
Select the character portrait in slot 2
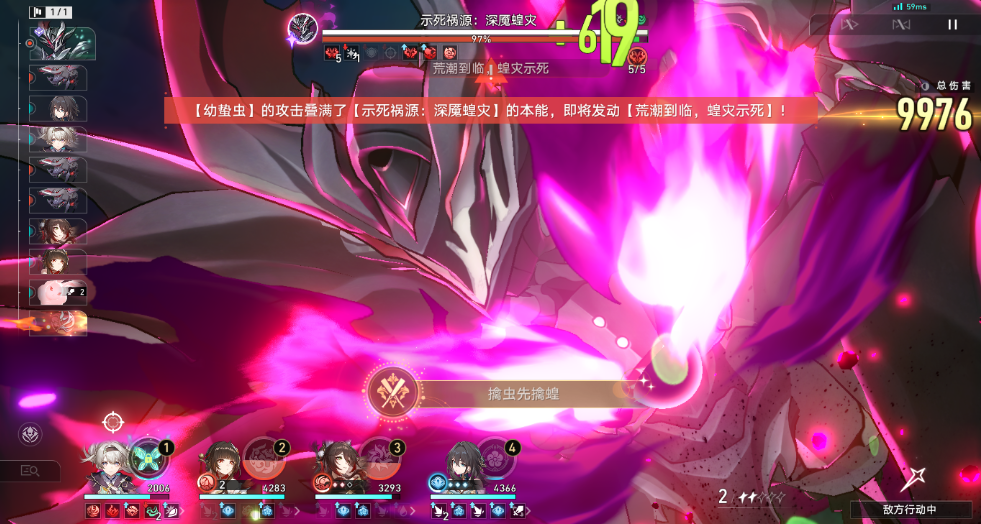pyautogui.click(x=220, y=464)
